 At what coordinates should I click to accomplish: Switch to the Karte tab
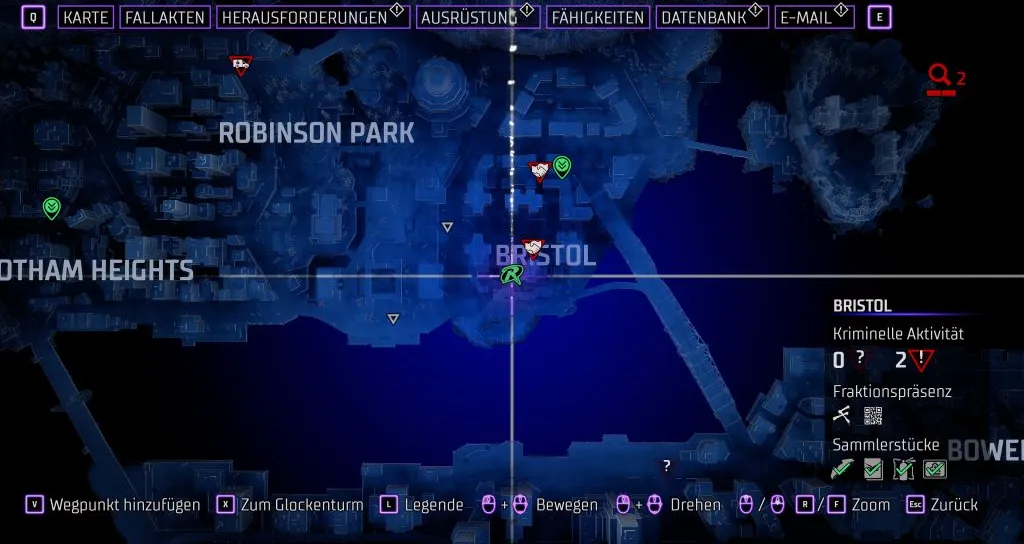point(86,17)
